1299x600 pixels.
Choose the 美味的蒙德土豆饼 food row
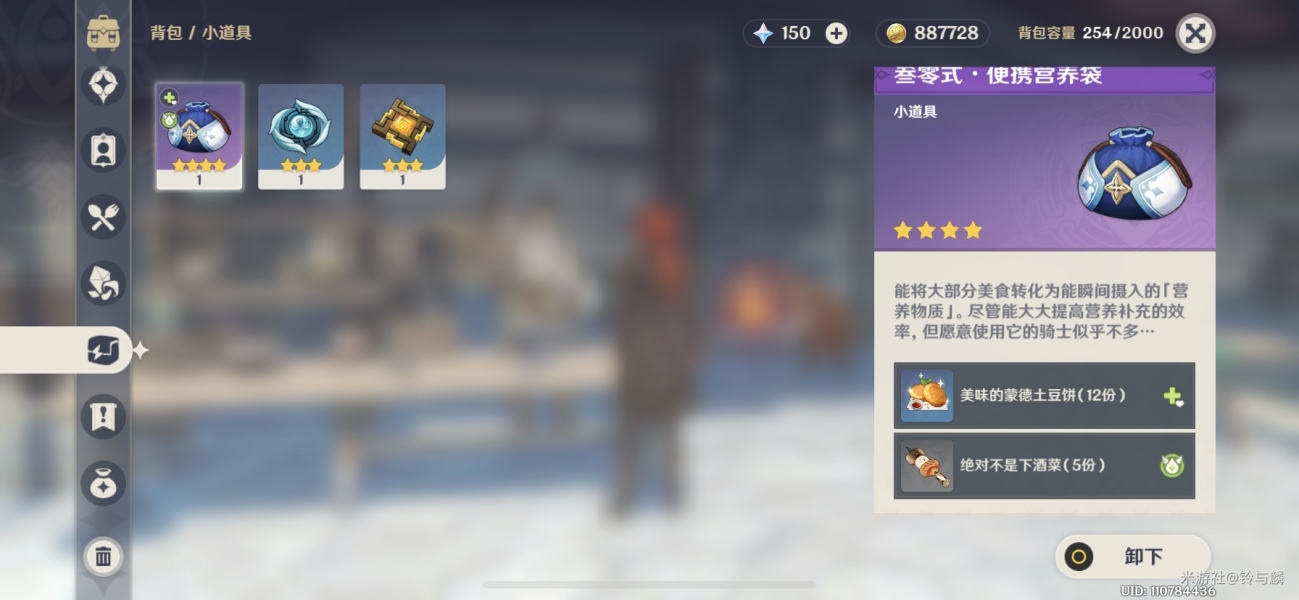click(x=1044, y=396)
